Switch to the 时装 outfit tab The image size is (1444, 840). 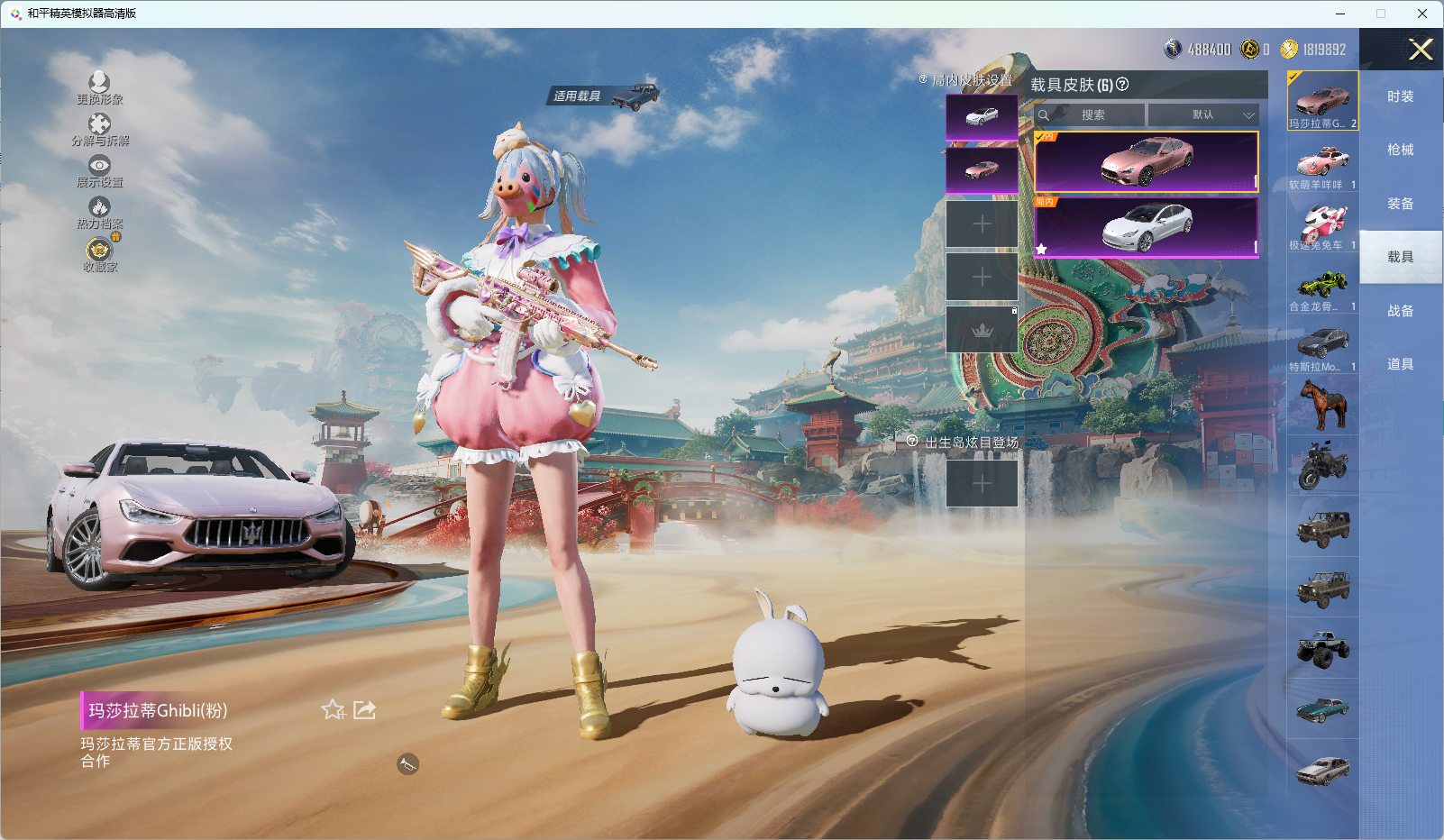pyautogui.click(x=1400, y=96)
